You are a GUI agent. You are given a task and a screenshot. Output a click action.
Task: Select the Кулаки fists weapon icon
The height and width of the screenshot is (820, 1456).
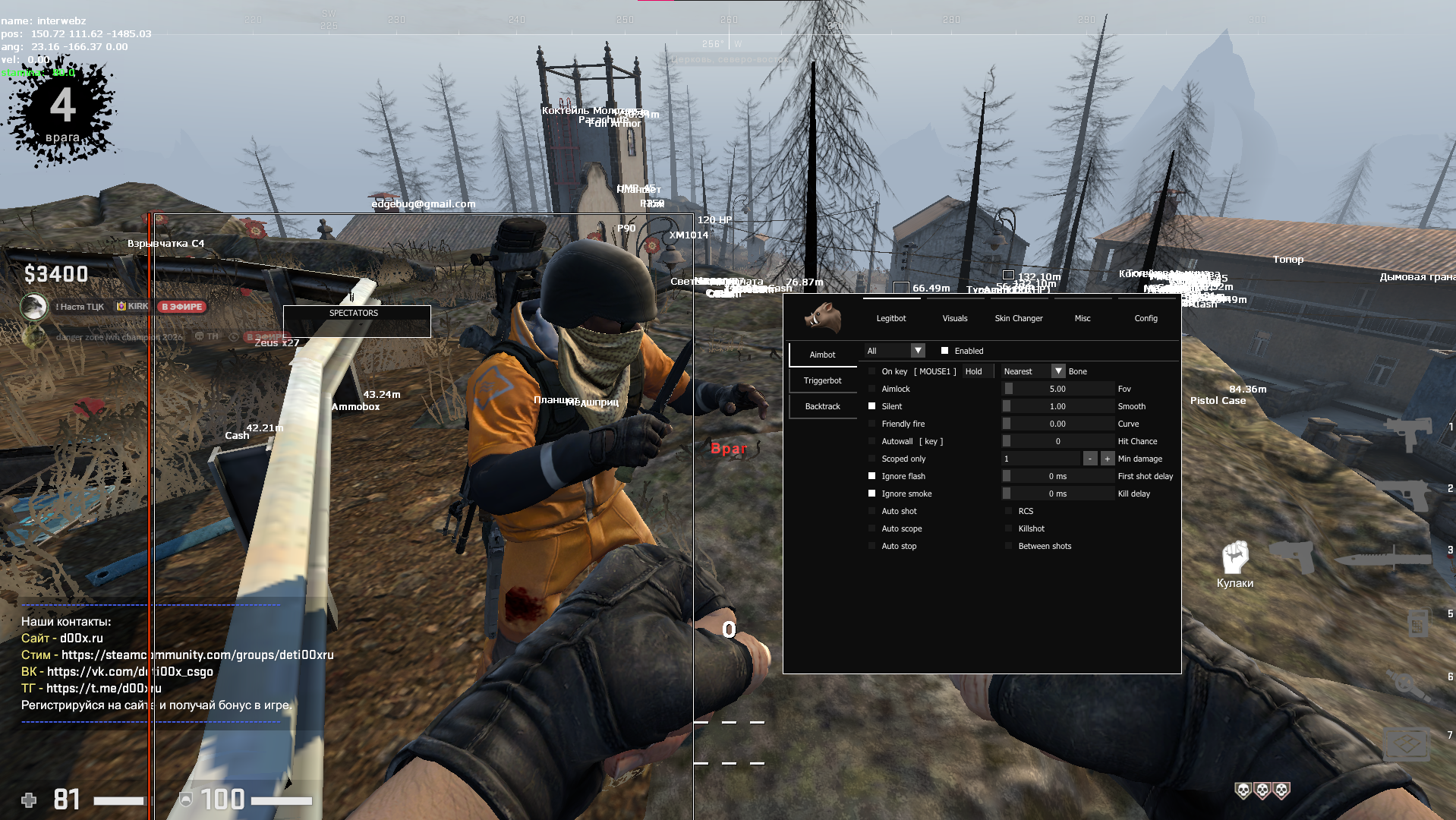[1237, 559]
